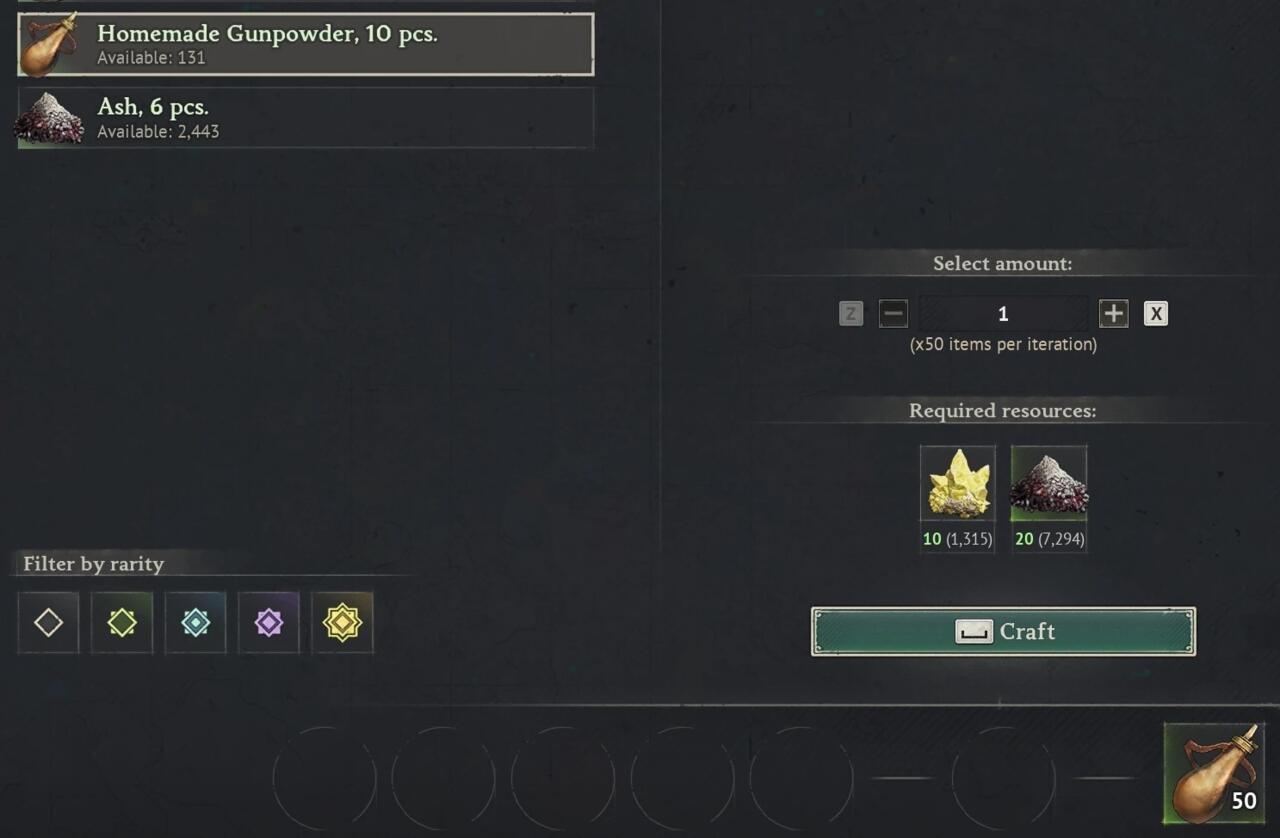The image size is (1280, 838).
Task: Select the legendary gold rarity filter
Action: [342, 622]
